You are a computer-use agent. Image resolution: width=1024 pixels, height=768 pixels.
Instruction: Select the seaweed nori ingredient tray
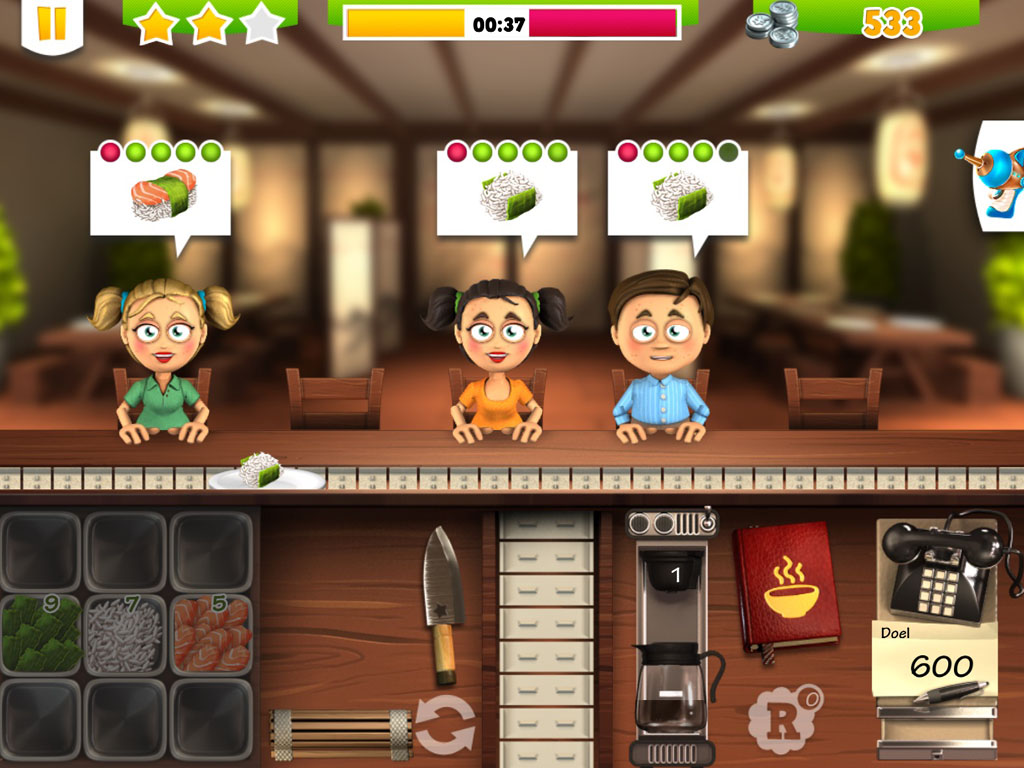pos(41,635)
